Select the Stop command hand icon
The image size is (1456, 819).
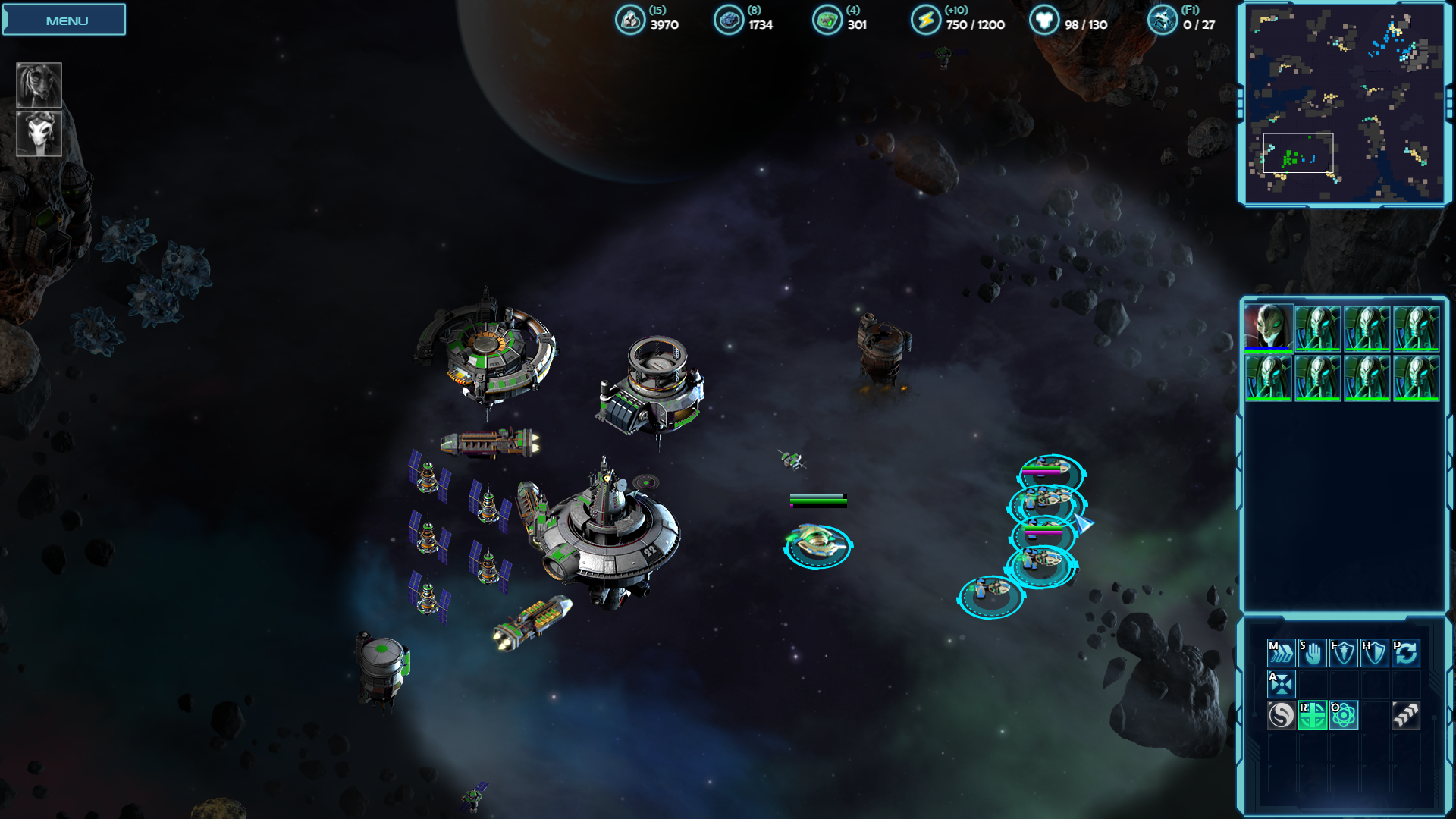pyautogui.click(x=1312, y=652)
